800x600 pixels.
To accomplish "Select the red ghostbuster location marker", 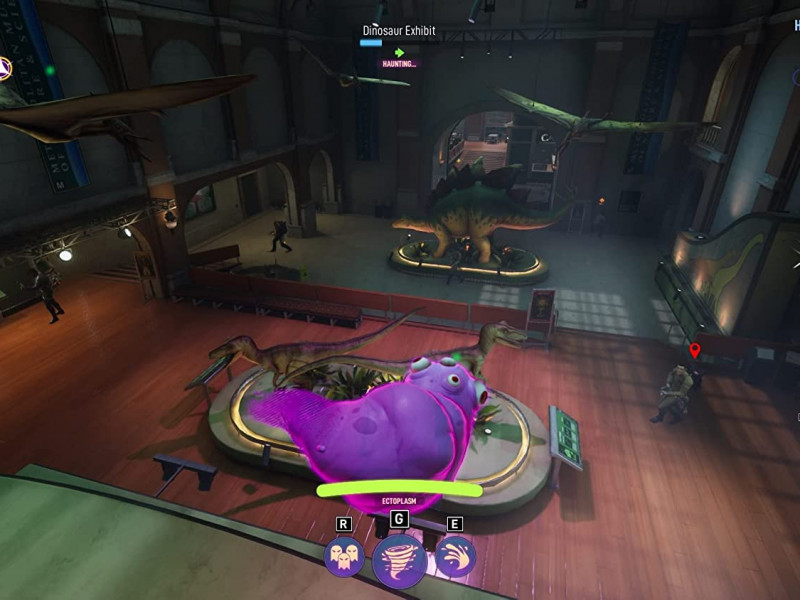I will (695, 351).
